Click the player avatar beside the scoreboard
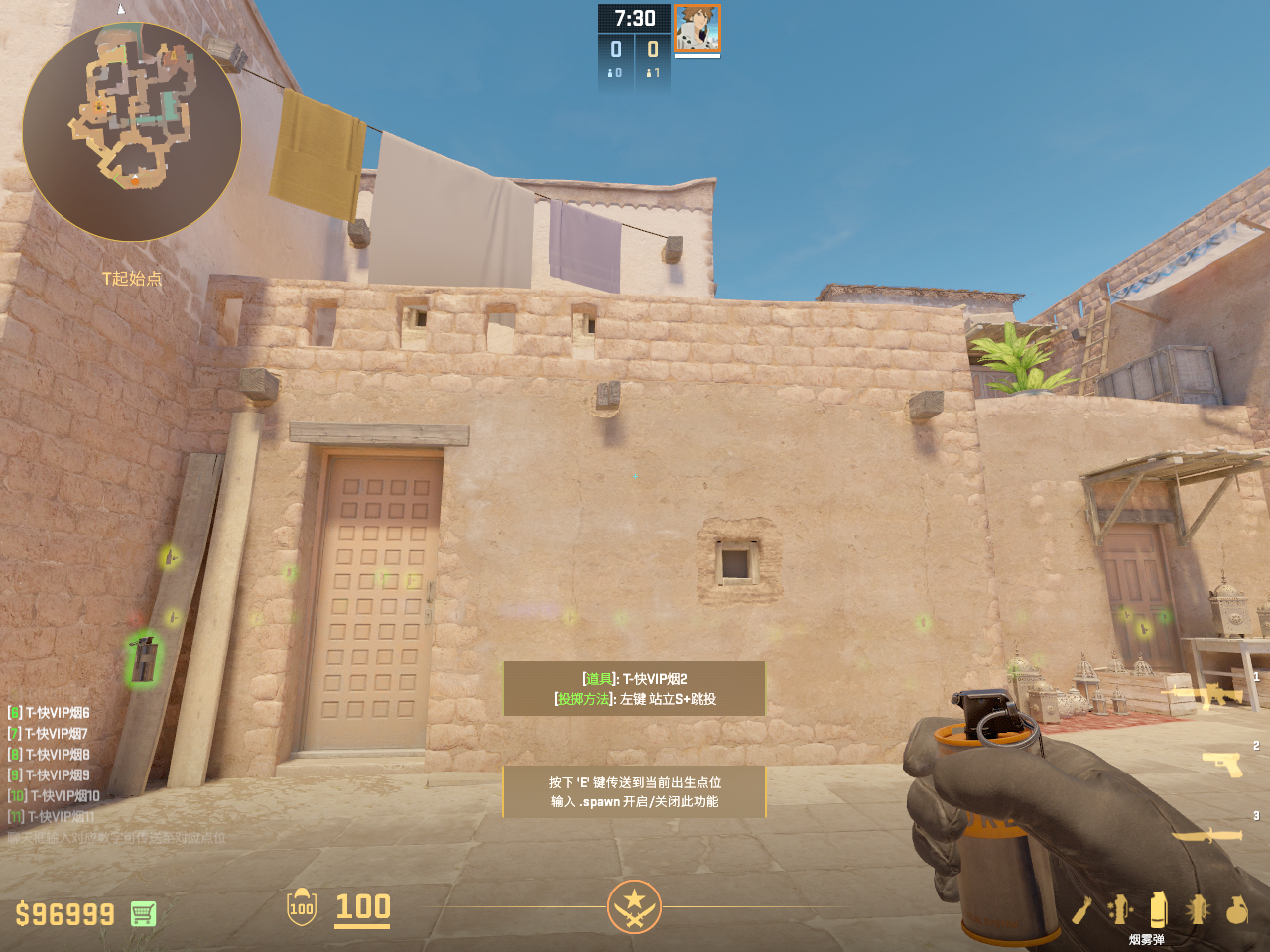This screenshot has width=1270, height=952. tap(698, 28)
